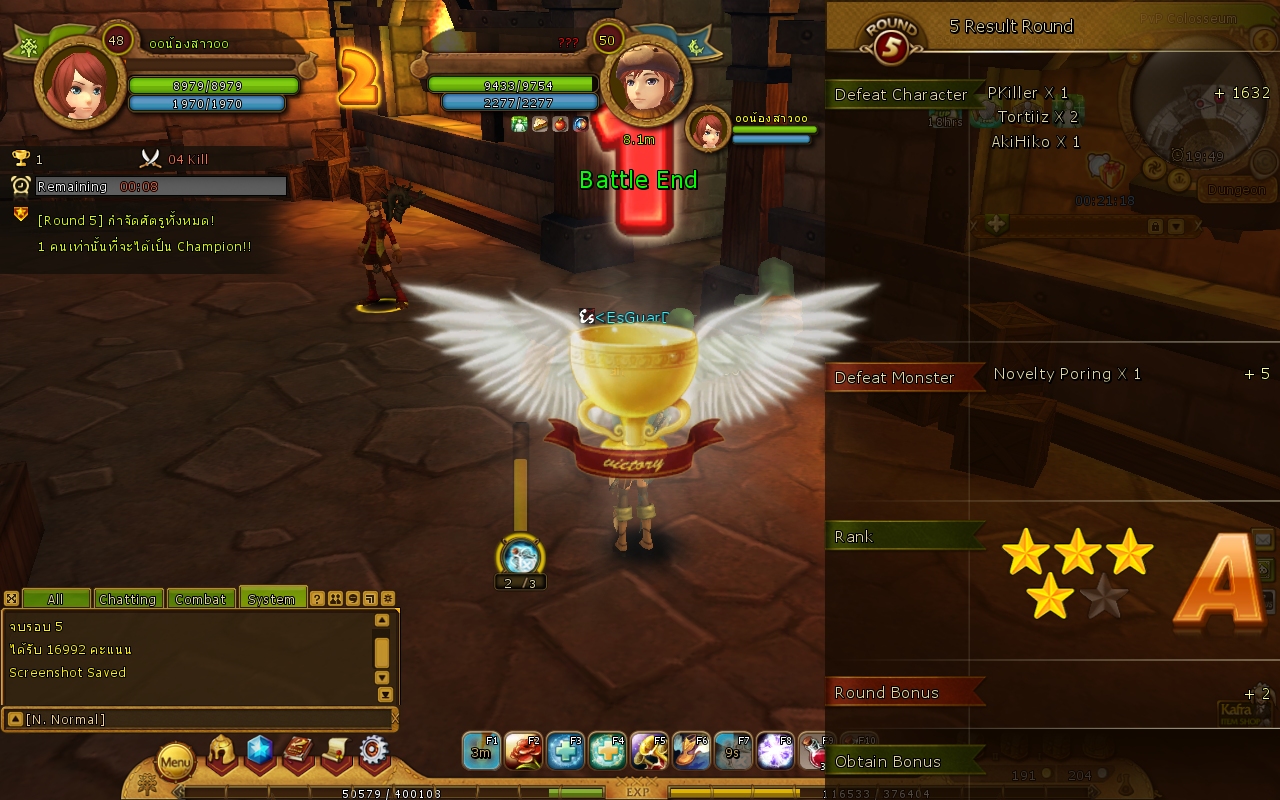Open the gear settings icon
Viewport: 1280px width, 800px height.
click(374, 752)
